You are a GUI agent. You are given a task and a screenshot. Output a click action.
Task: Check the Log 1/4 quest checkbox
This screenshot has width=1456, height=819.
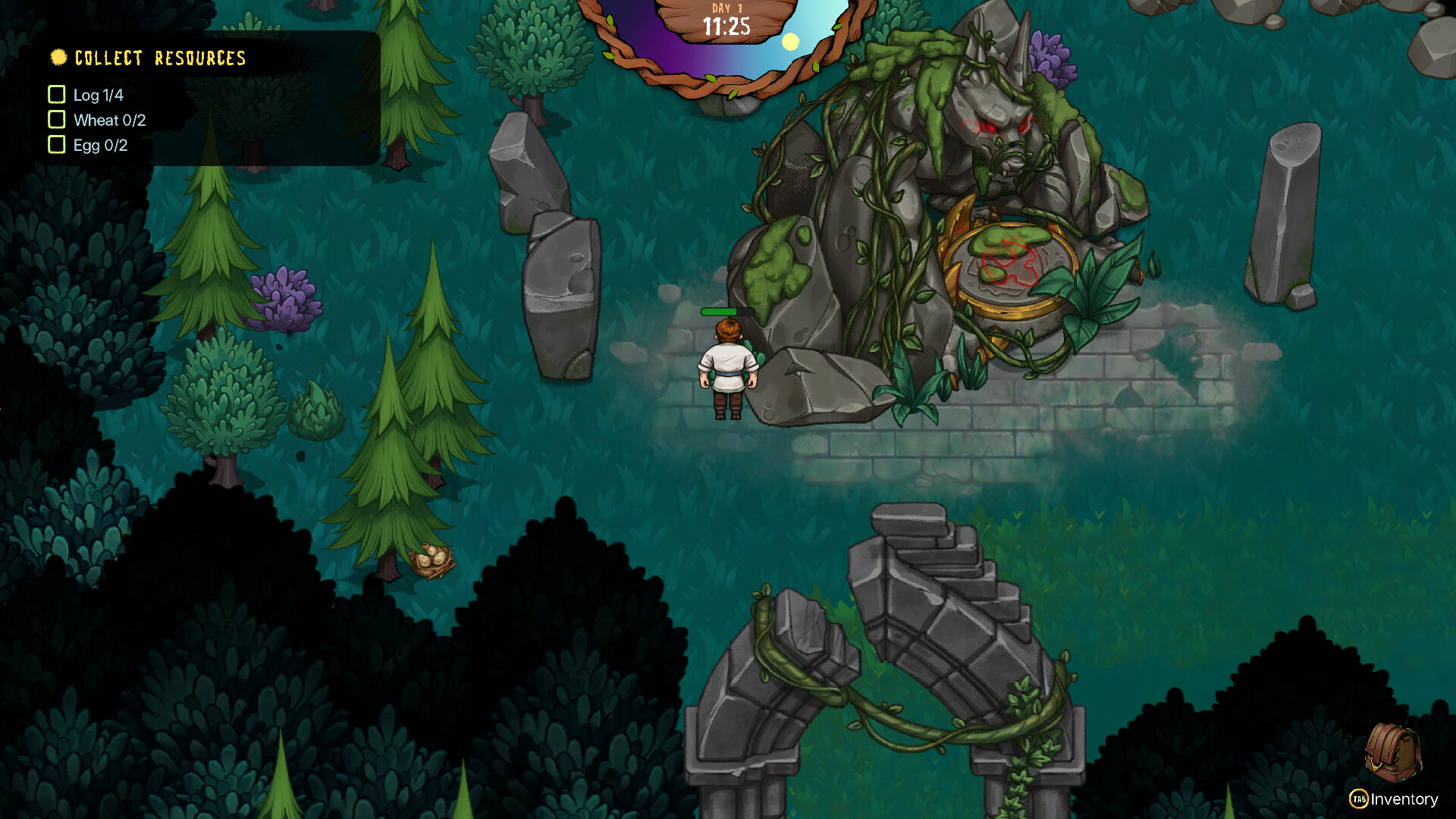[x=56, y=95]
